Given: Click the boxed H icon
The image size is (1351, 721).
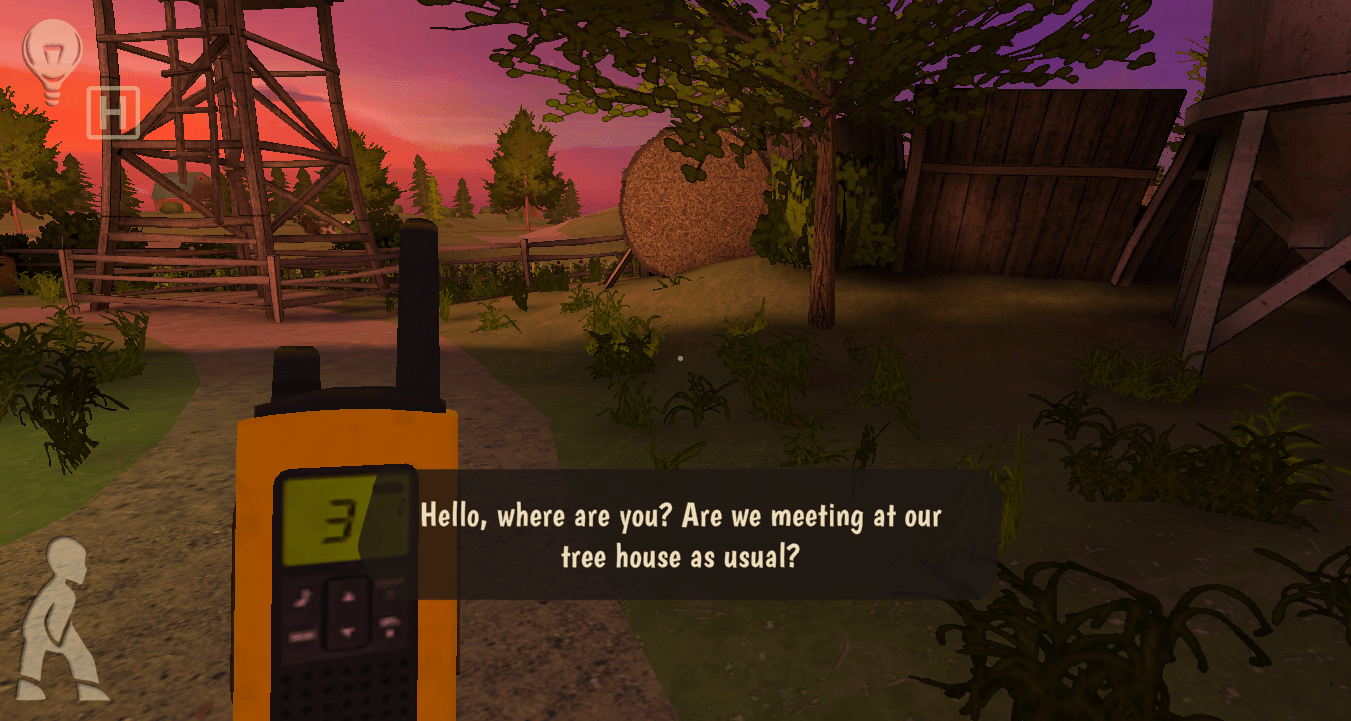Looking at the screenshot, I should [112, 113].
